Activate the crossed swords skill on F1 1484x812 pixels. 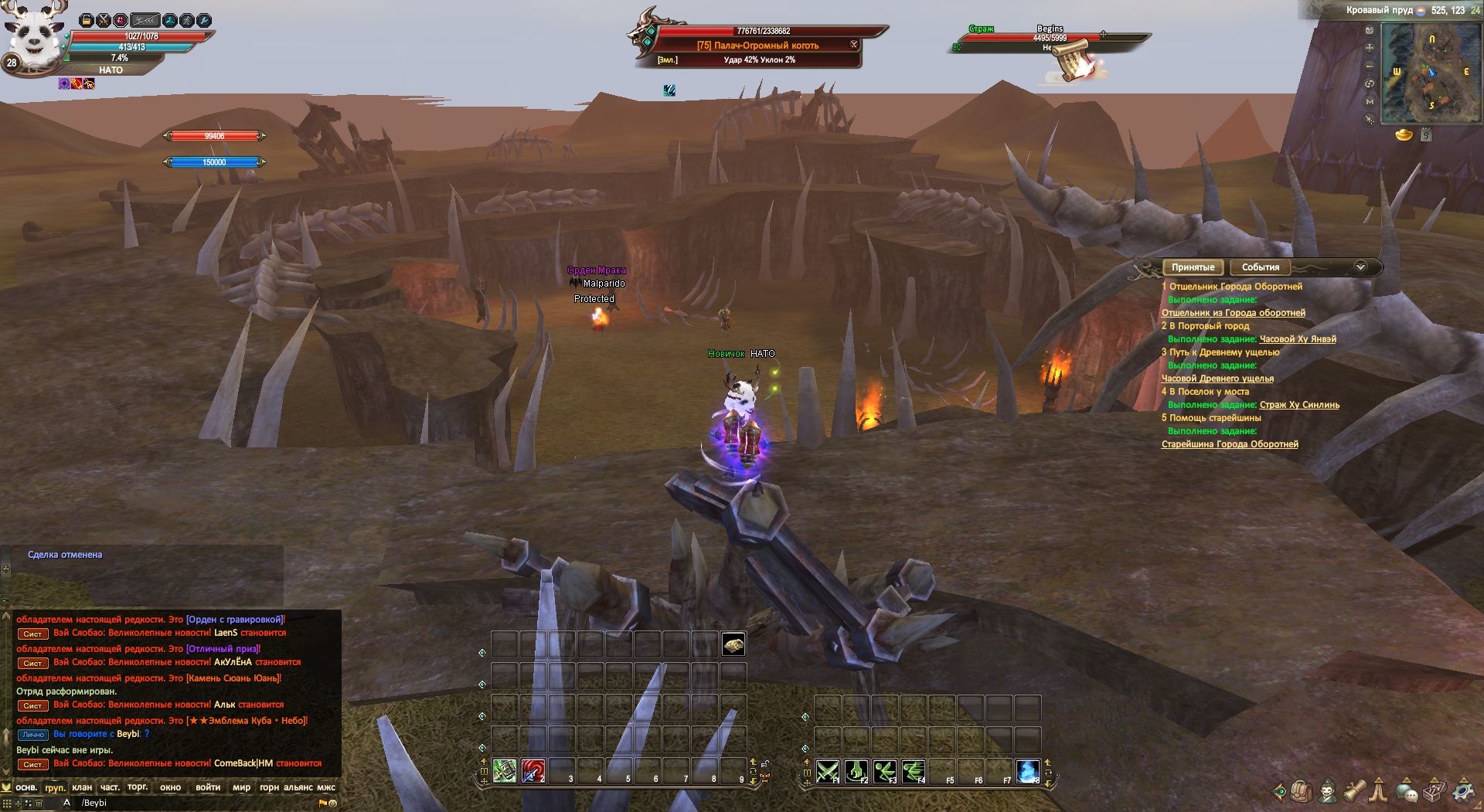coord(827,770)
